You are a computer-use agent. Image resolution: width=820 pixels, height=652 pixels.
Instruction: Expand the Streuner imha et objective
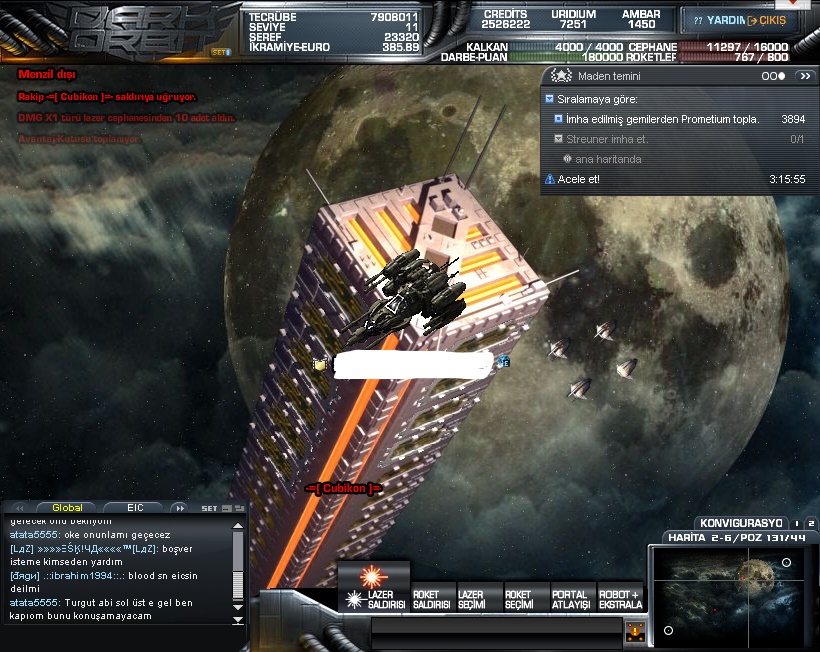(558, 139)
